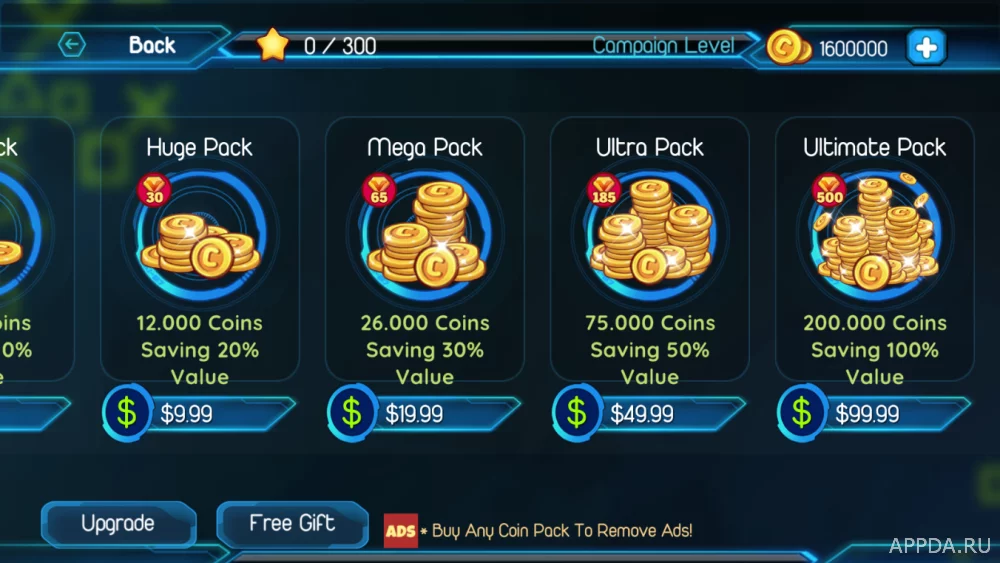Buy Huge Pack for $9.99
The image size is (1000, 563).
pos(200,413)
